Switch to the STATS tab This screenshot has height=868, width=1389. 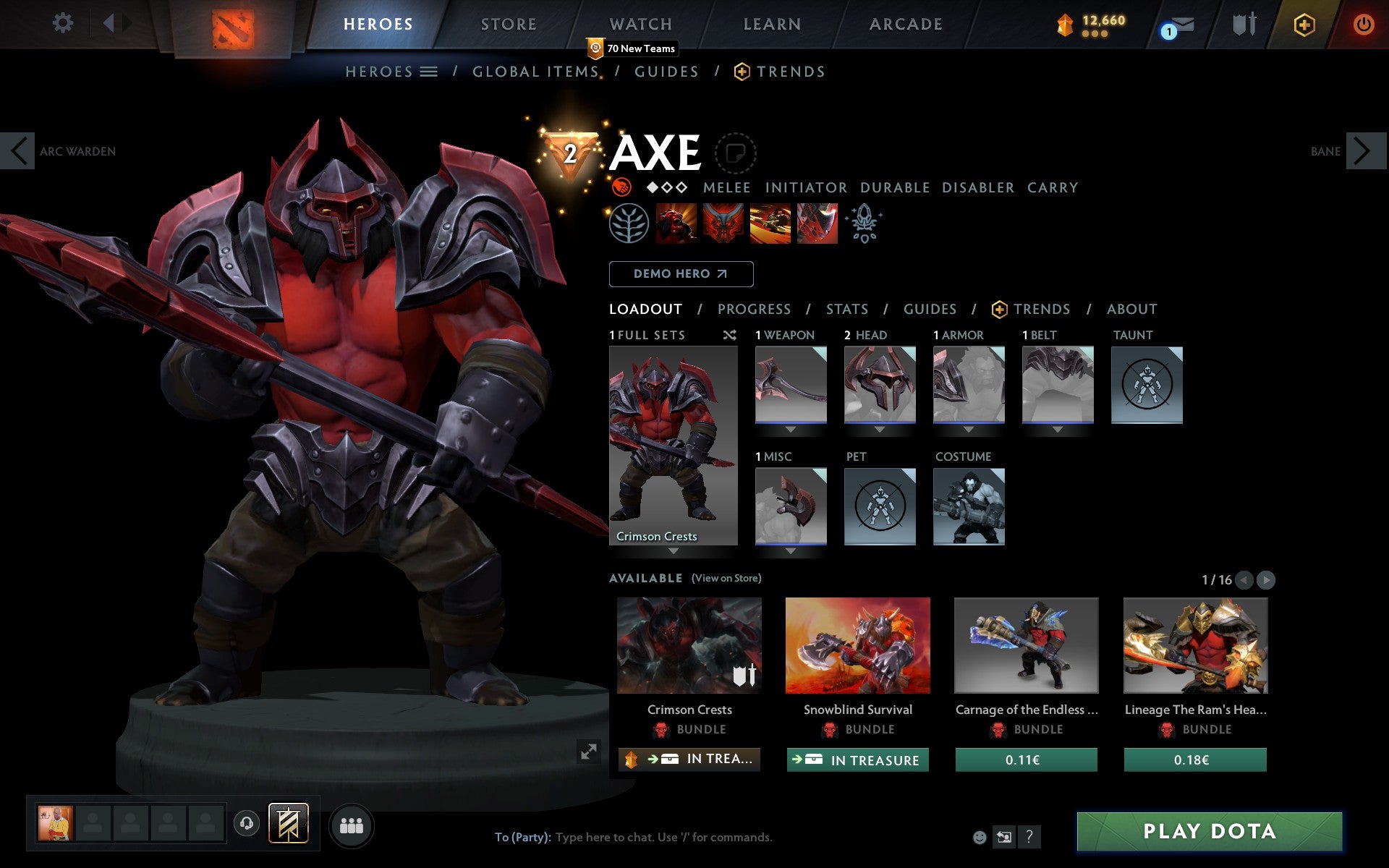846,309
